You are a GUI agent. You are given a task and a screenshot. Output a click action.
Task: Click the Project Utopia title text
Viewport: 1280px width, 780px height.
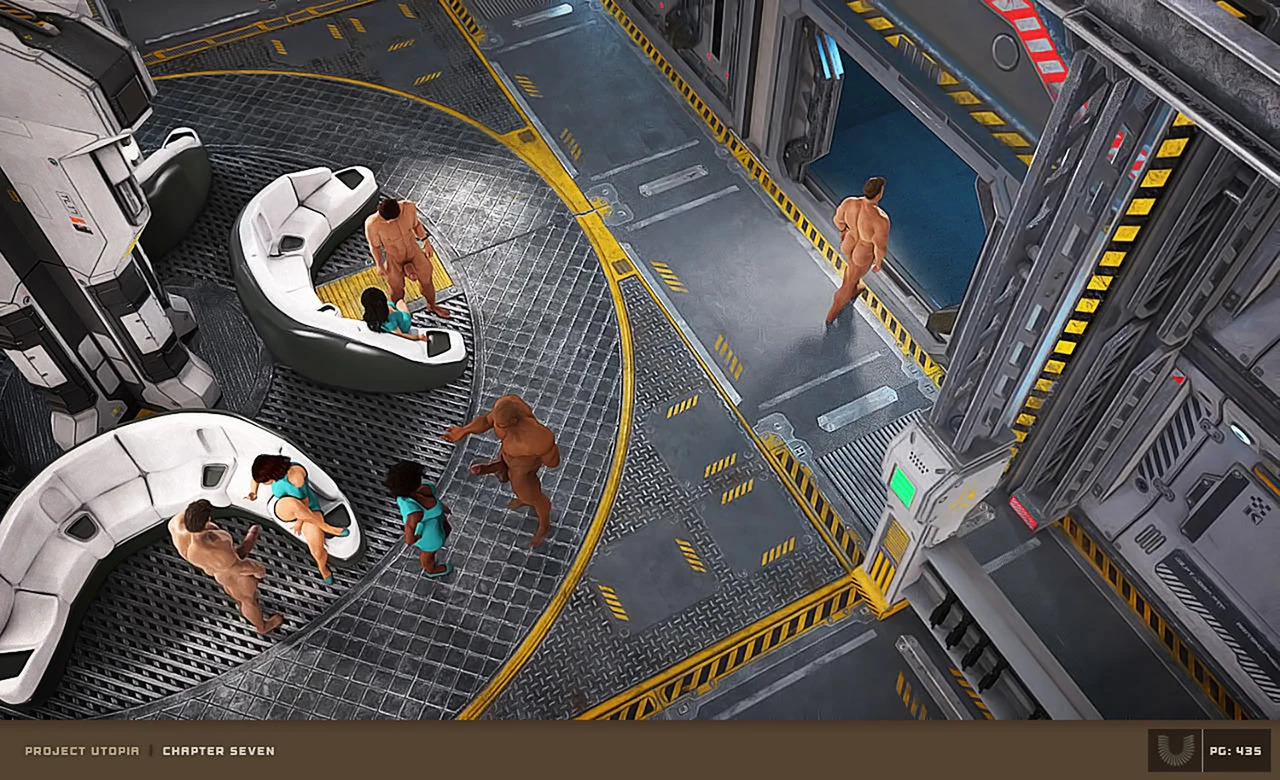pos(82,751)
